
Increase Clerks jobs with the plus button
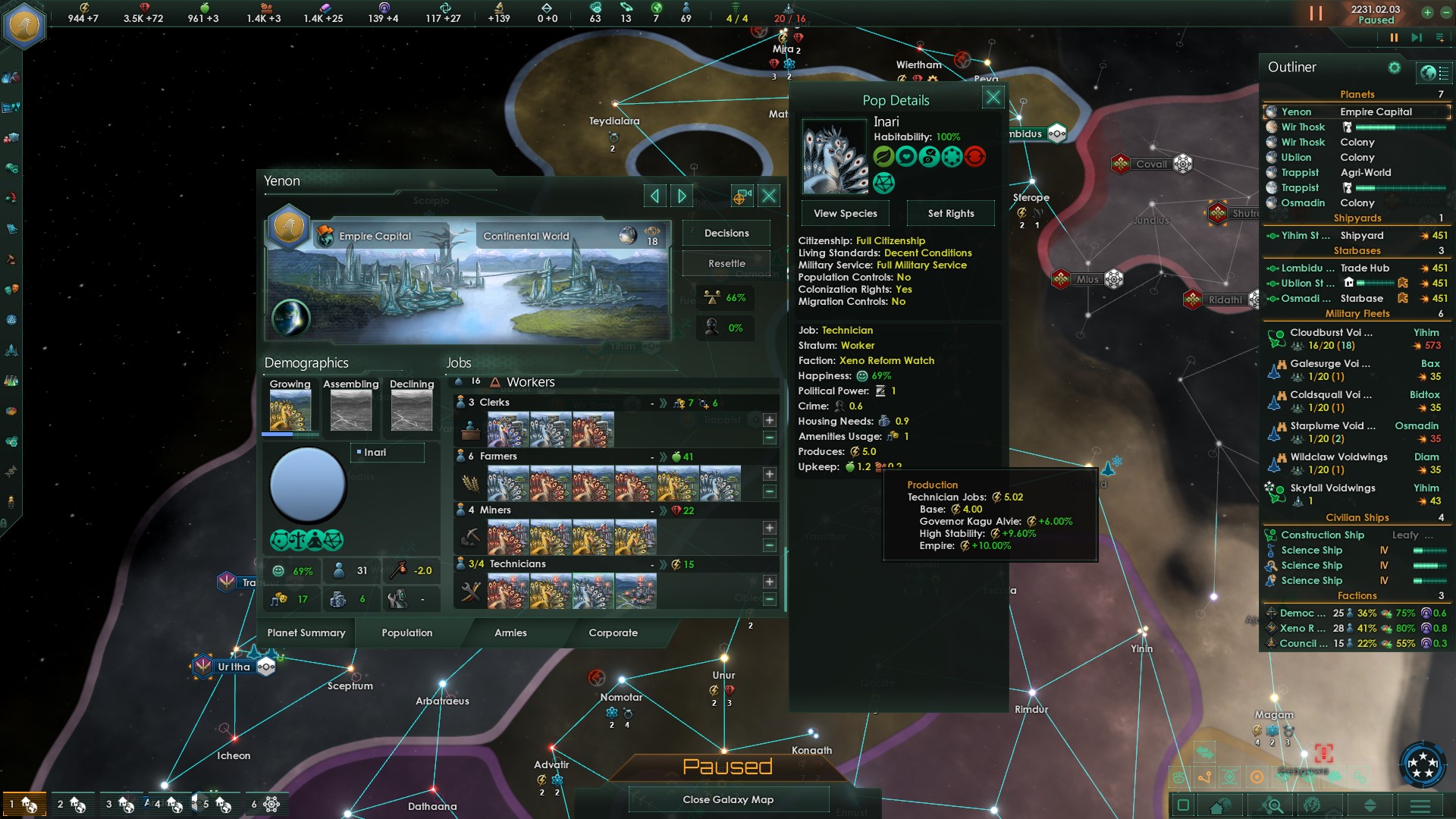pyautogui.click(x=770, y=419)
